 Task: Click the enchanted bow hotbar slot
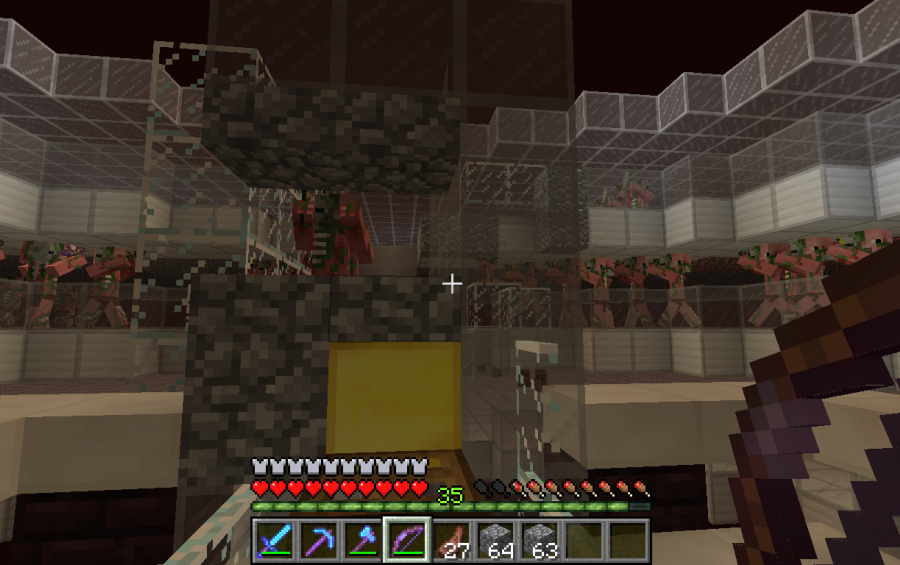406,540
